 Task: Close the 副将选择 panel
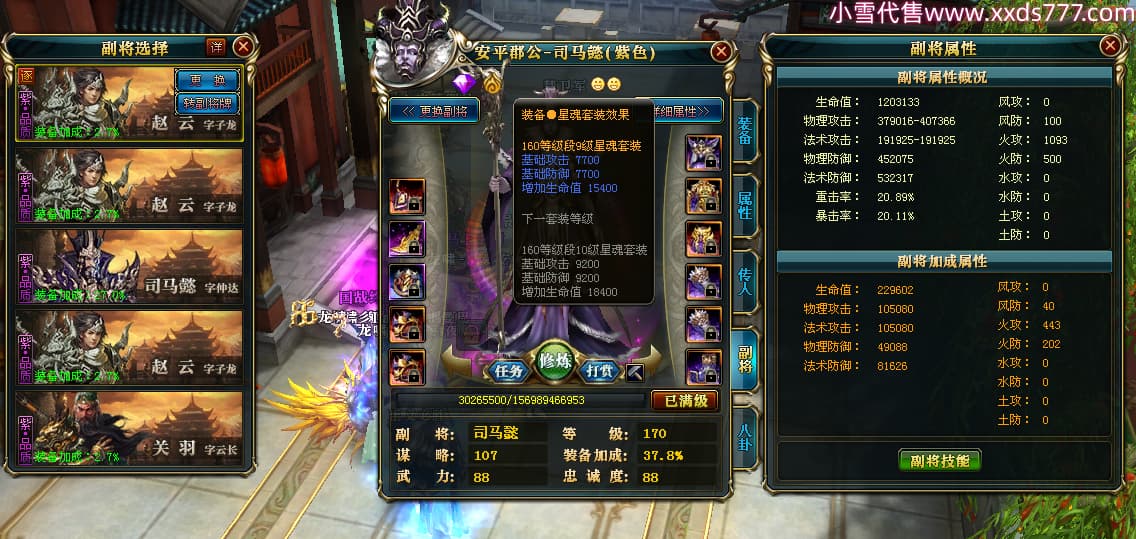click(x=243, y=46)
